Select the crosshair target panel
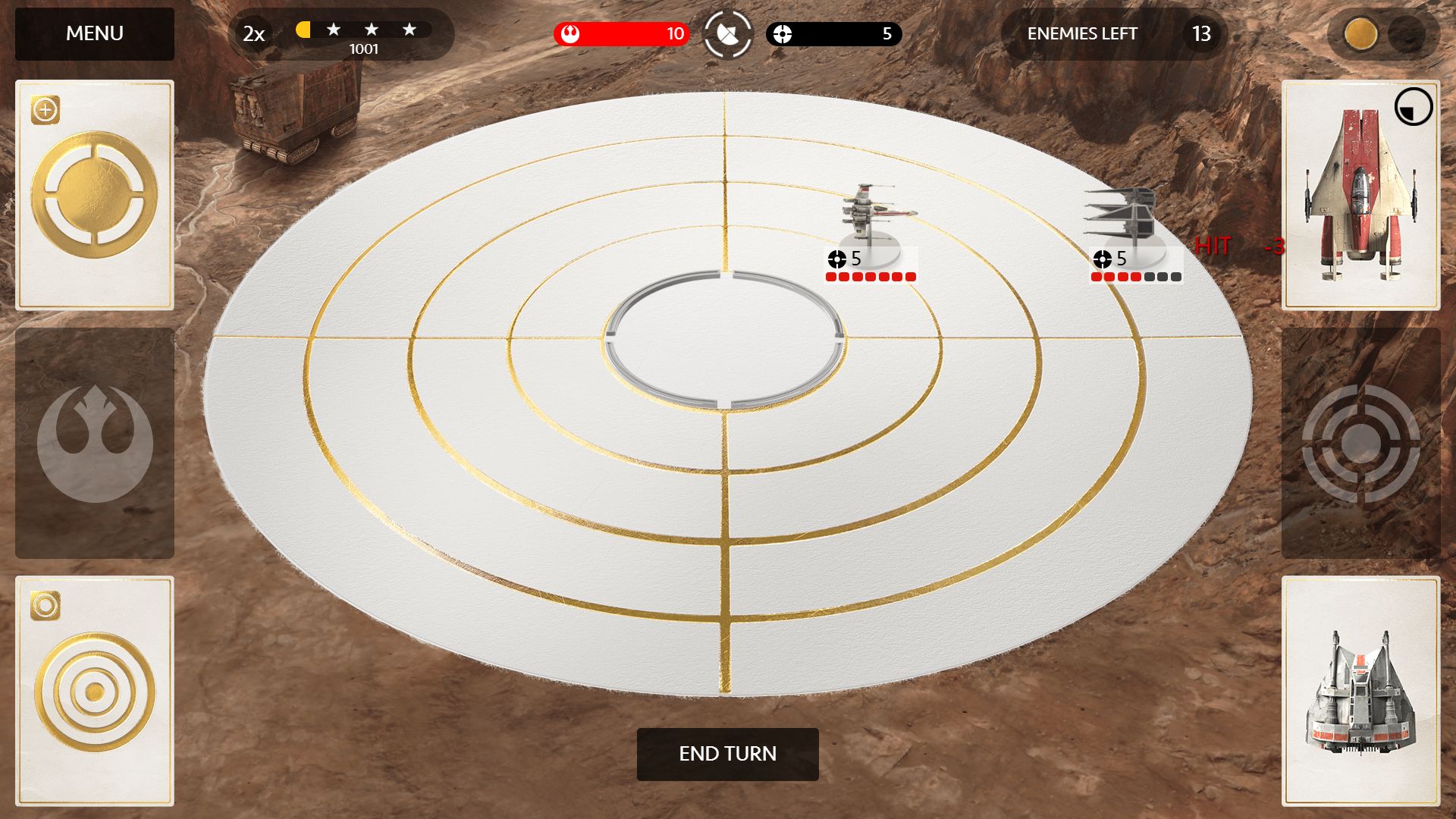This screenshot has height=819, width=1456. click(1360, 444)
